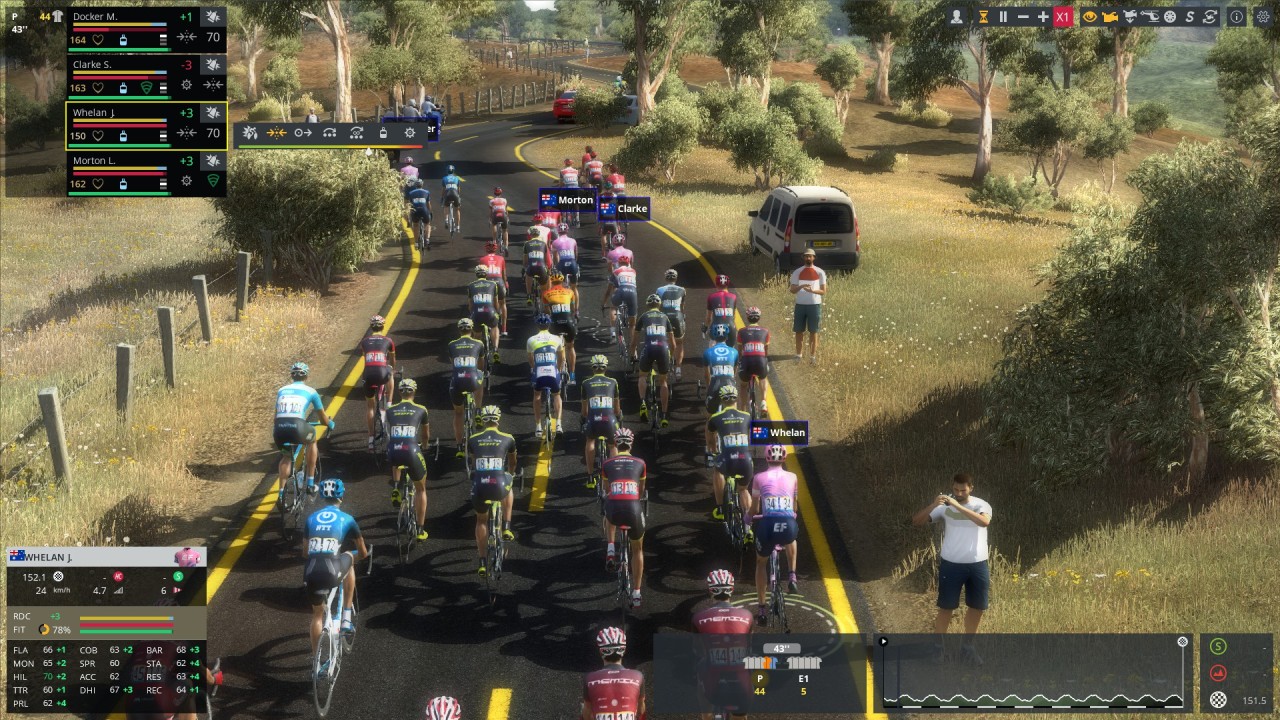Image resolution: width=1280 pixels, height=720 pixels.
Task: Toggle the eye view option
Action: [x=1090, y=17]
